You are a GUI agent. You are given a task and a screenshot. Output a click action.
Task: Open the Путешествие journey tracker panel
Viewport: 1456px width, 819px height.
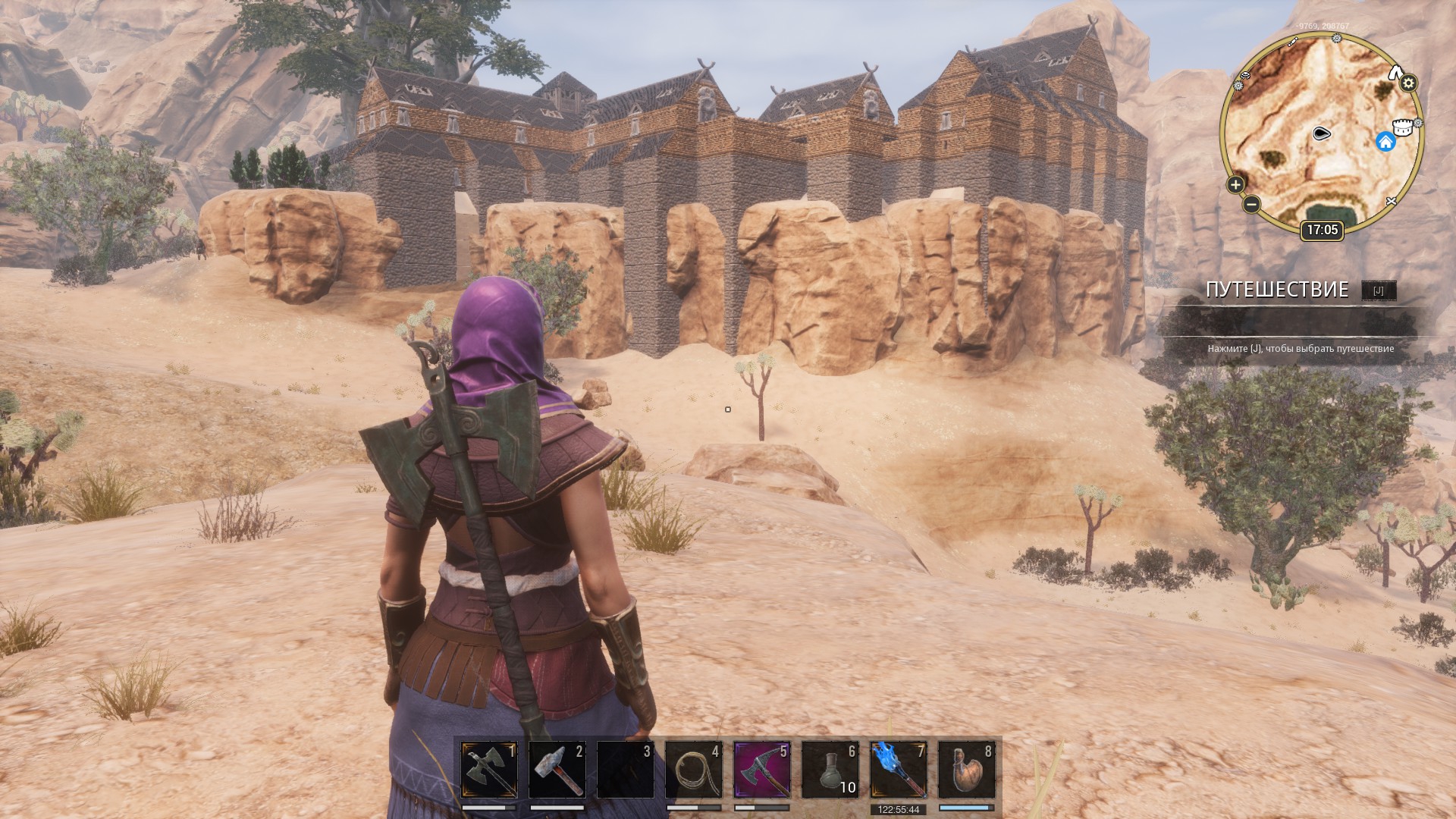pyautogui.click(x=1277, y=290)
